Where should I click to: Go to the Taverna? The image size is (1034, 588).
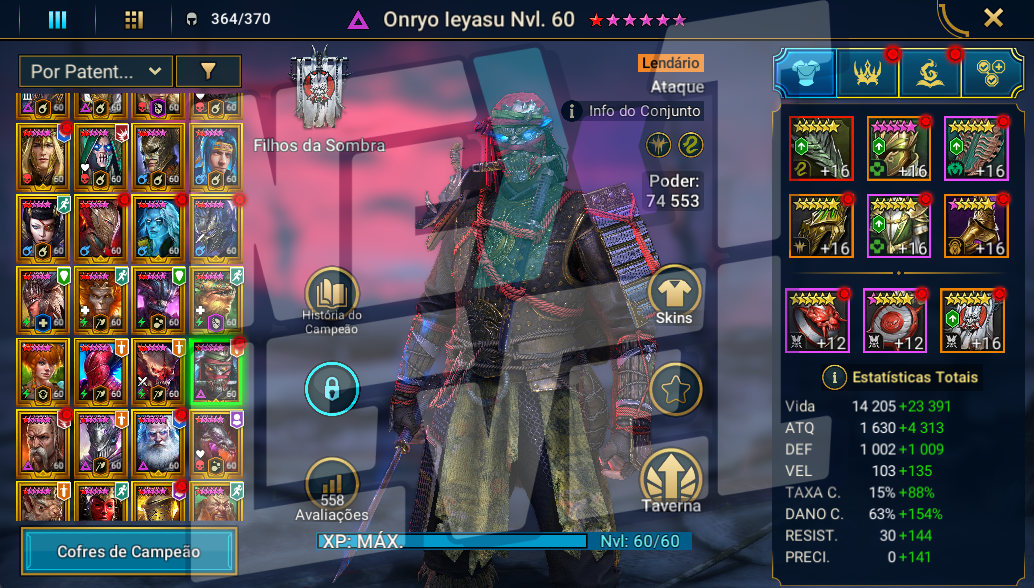pos(671,480)
